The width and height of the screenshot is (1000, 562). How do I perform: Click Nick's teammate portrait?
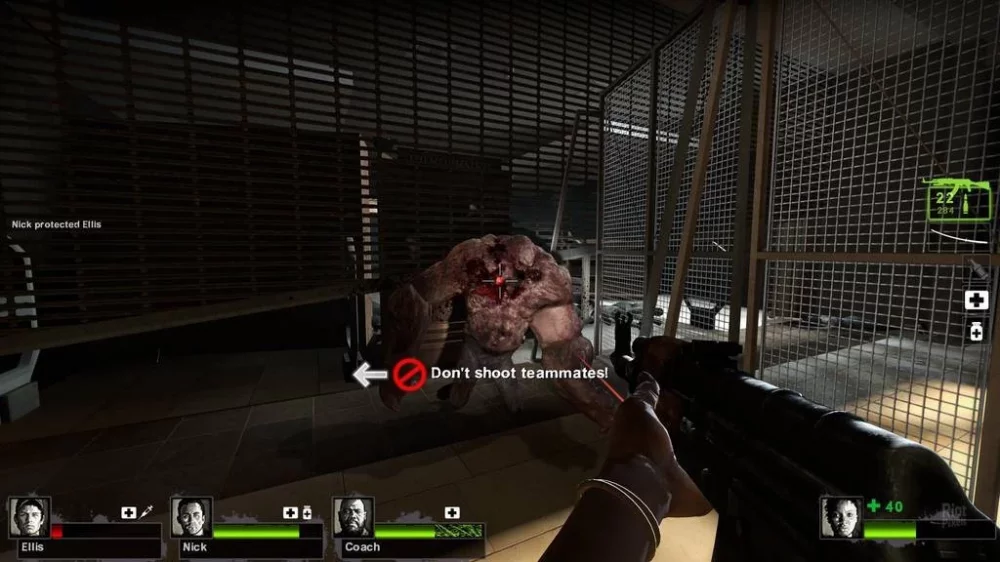point(191,517)
